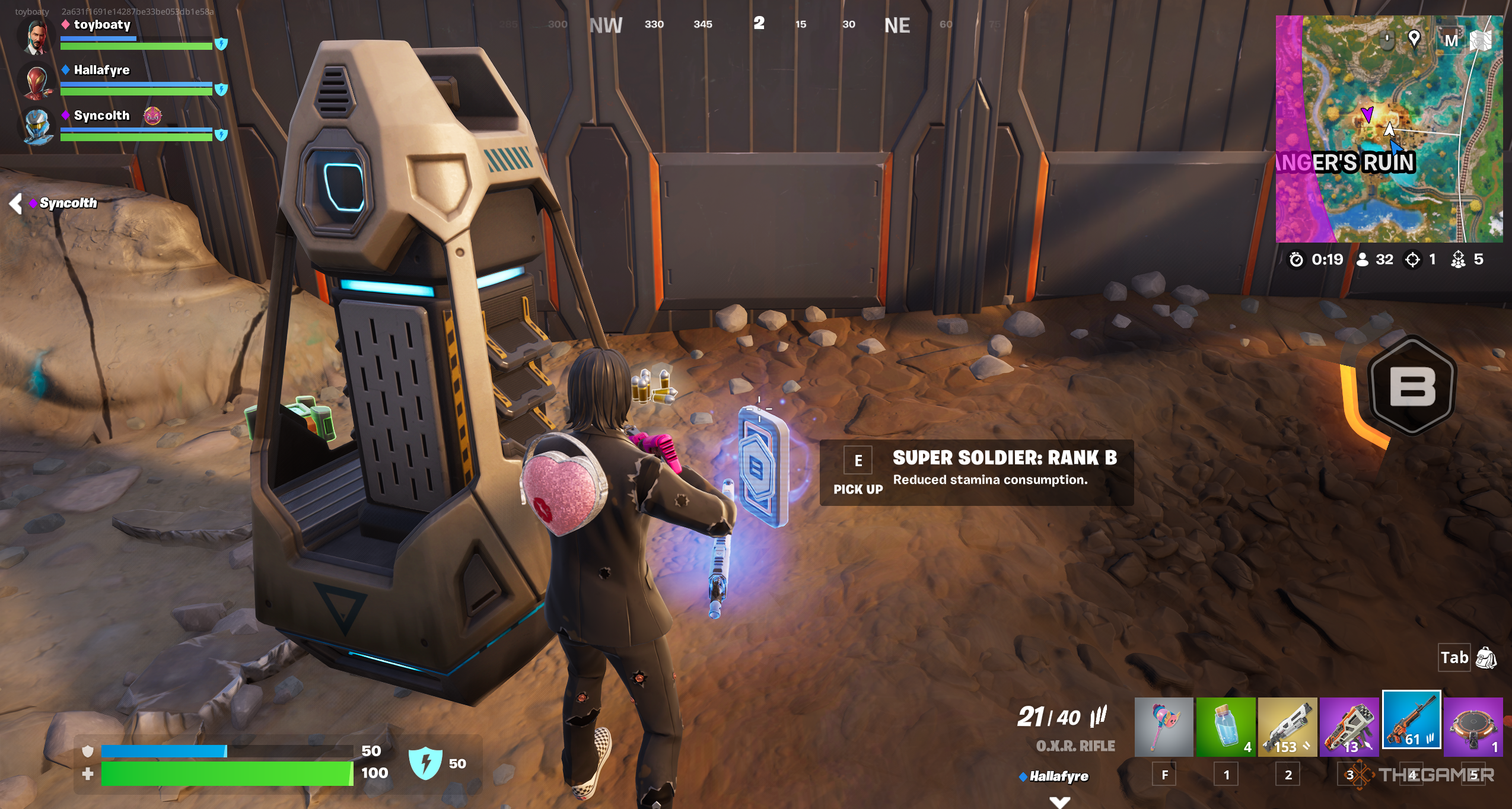
Task: Select the small shield potion slot
Action: [1225, 727]
